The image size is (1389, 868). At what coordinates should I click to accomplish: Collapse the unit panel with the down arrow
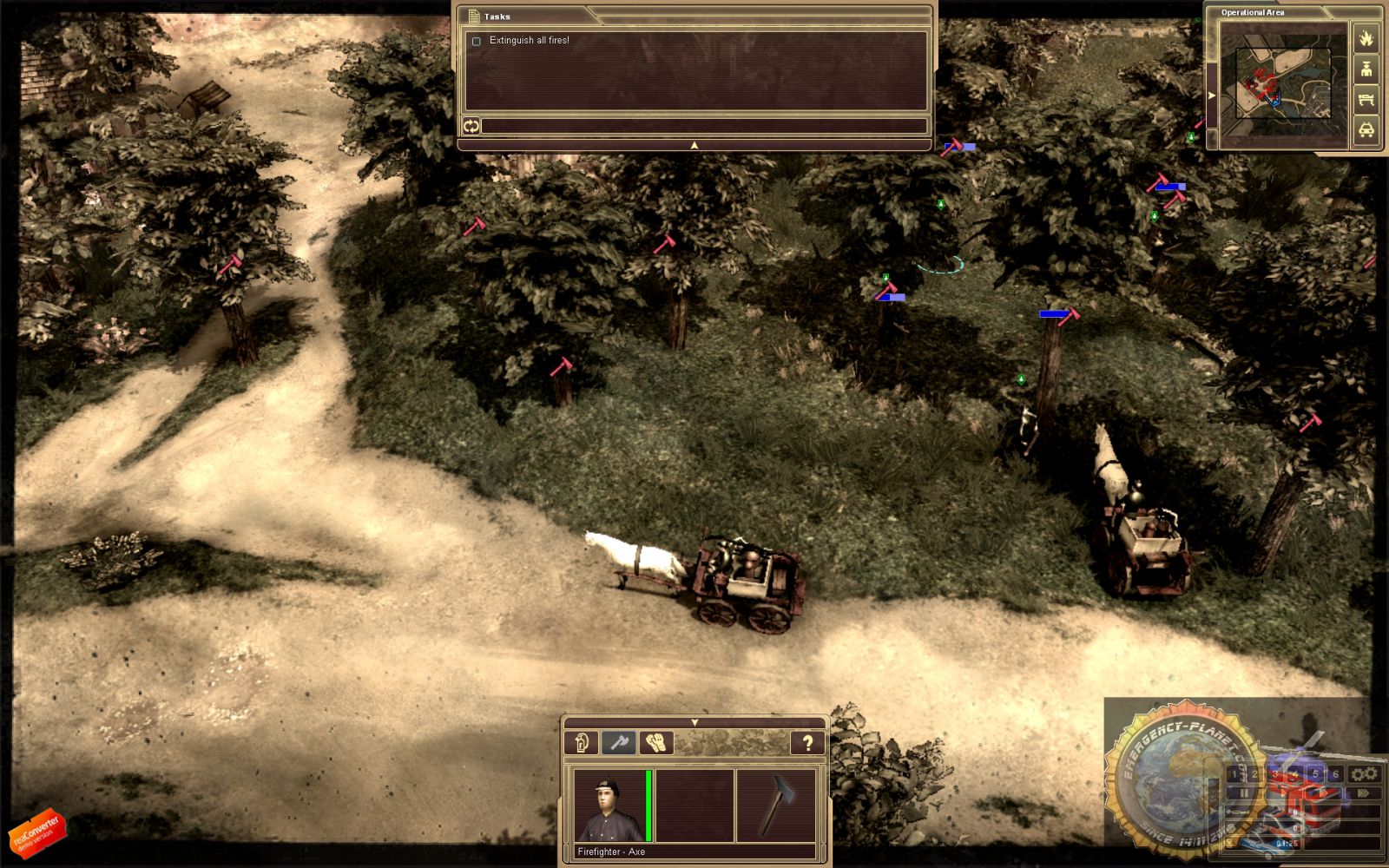point(694,722)
